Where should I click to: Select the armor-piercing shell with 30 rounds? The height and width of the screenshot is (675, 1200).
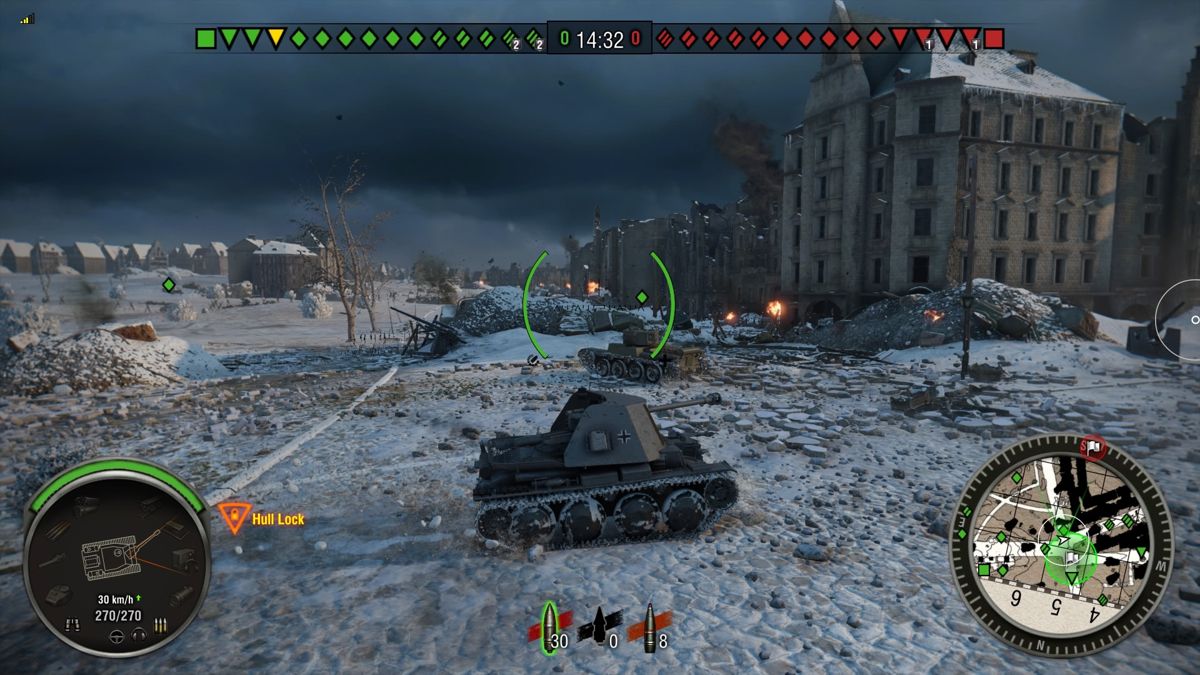pyautogui.click(x=548, y=629)
